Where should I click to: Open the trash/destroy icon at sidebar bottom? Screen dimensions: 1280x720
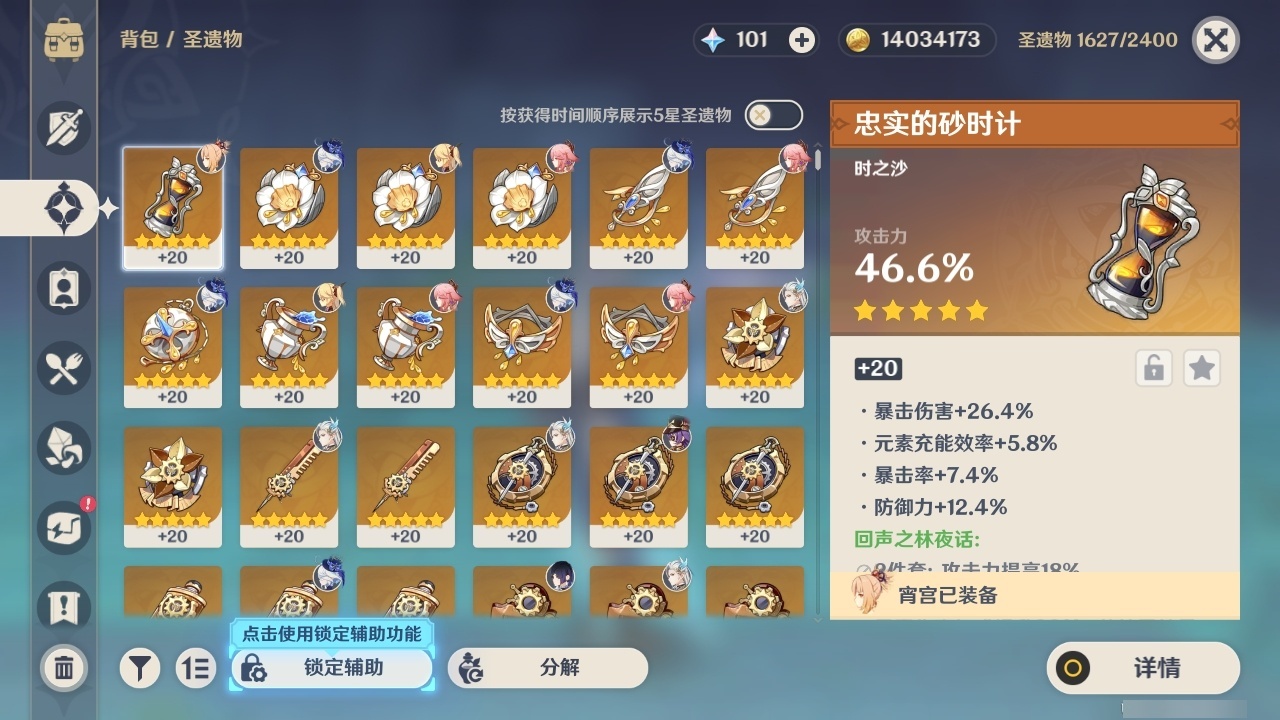click(63, 668)
